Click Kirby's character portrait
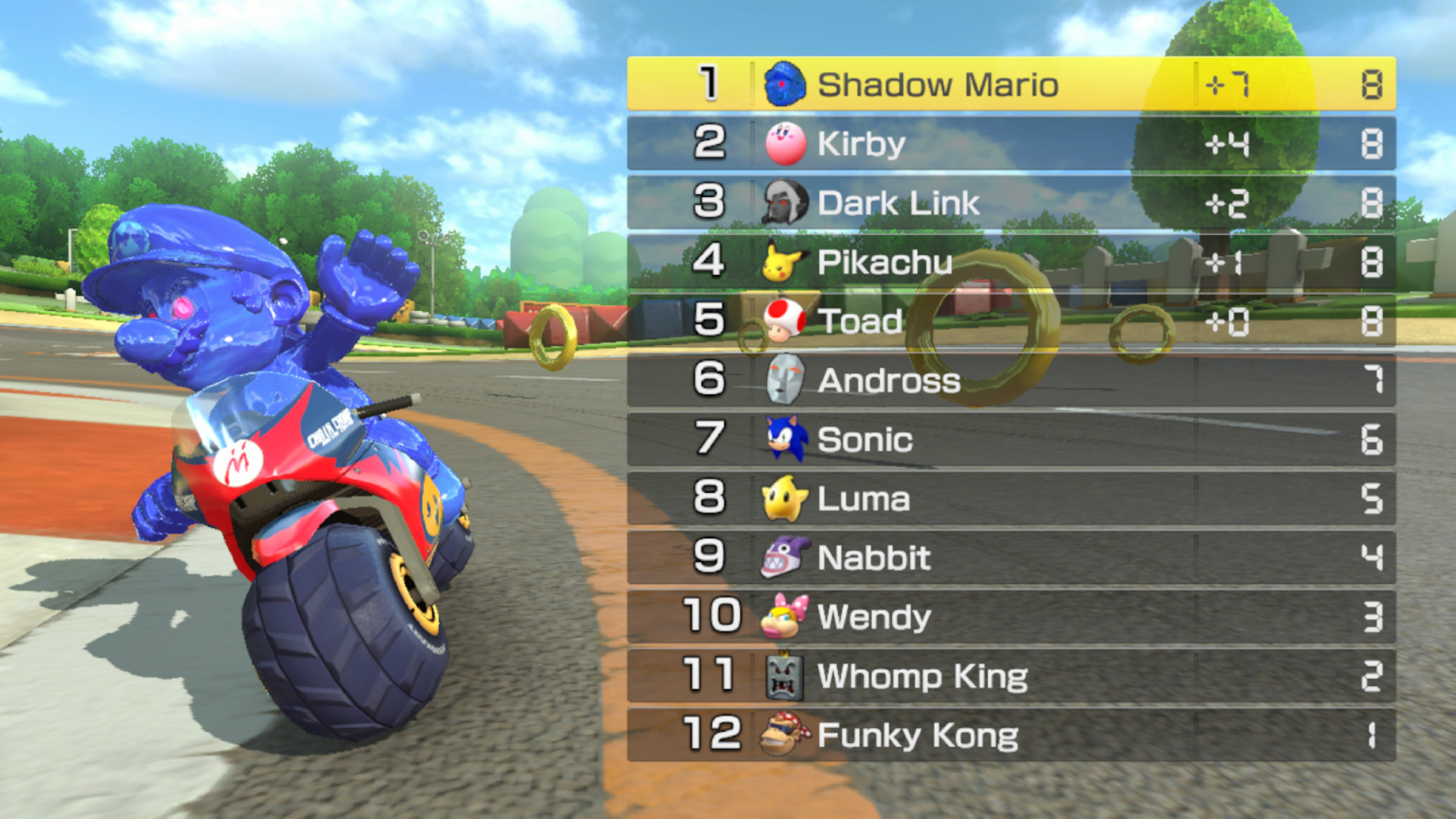The image size is (1456, 819). coord(785,143)
